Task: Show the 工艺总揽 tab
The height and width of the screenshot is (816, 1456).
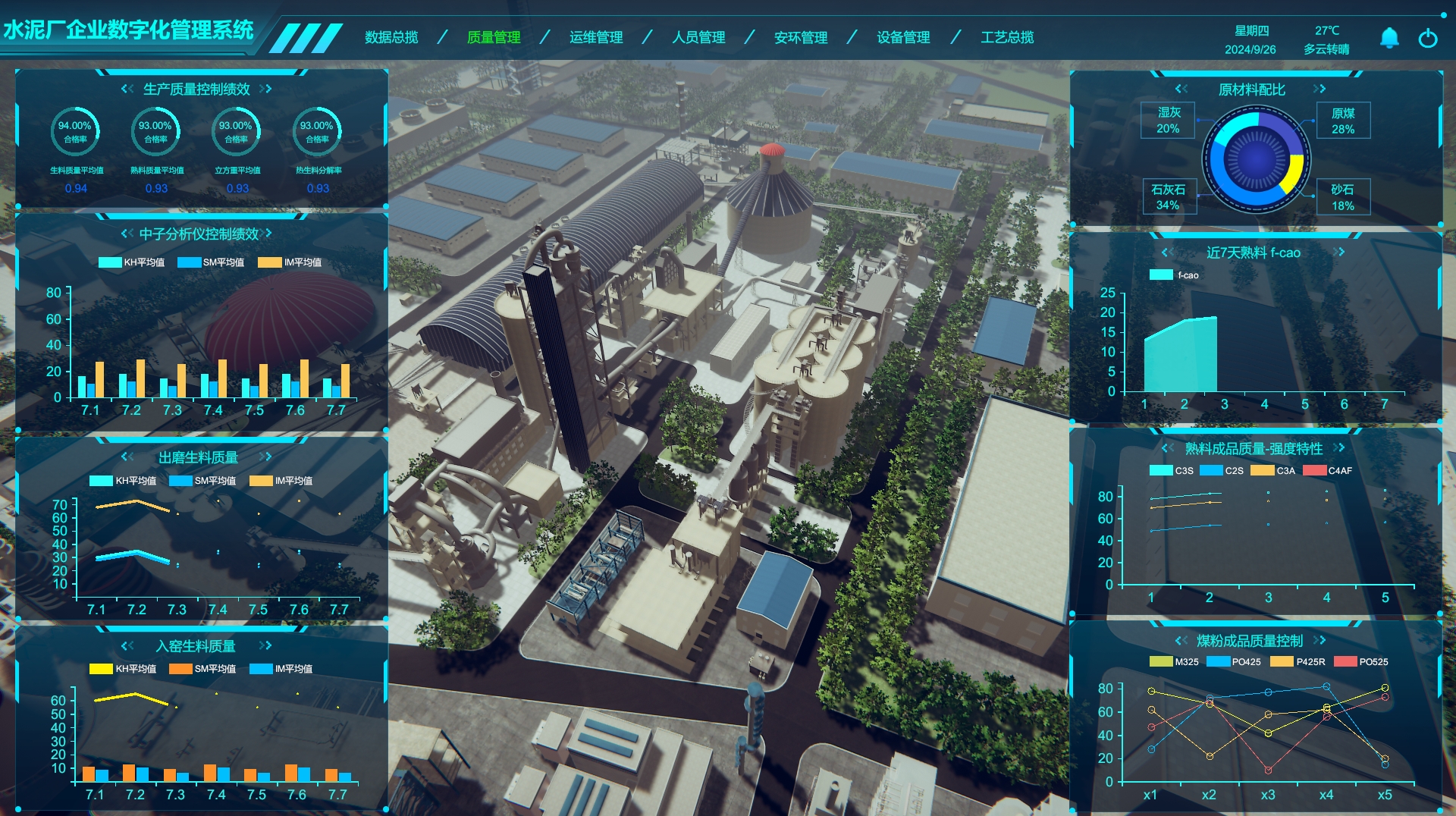Action: pos(1007,37)
